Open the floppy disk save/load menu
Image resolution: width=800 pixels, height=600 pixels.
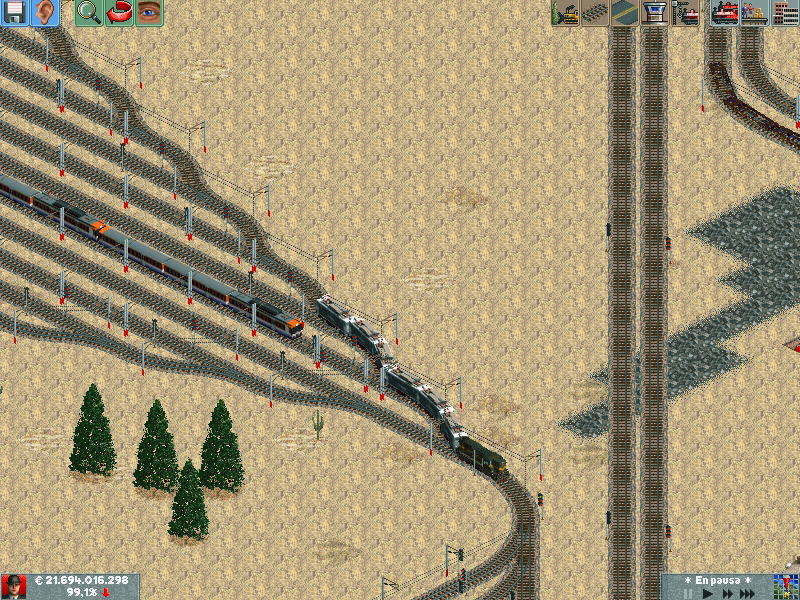tap(15, 13)
